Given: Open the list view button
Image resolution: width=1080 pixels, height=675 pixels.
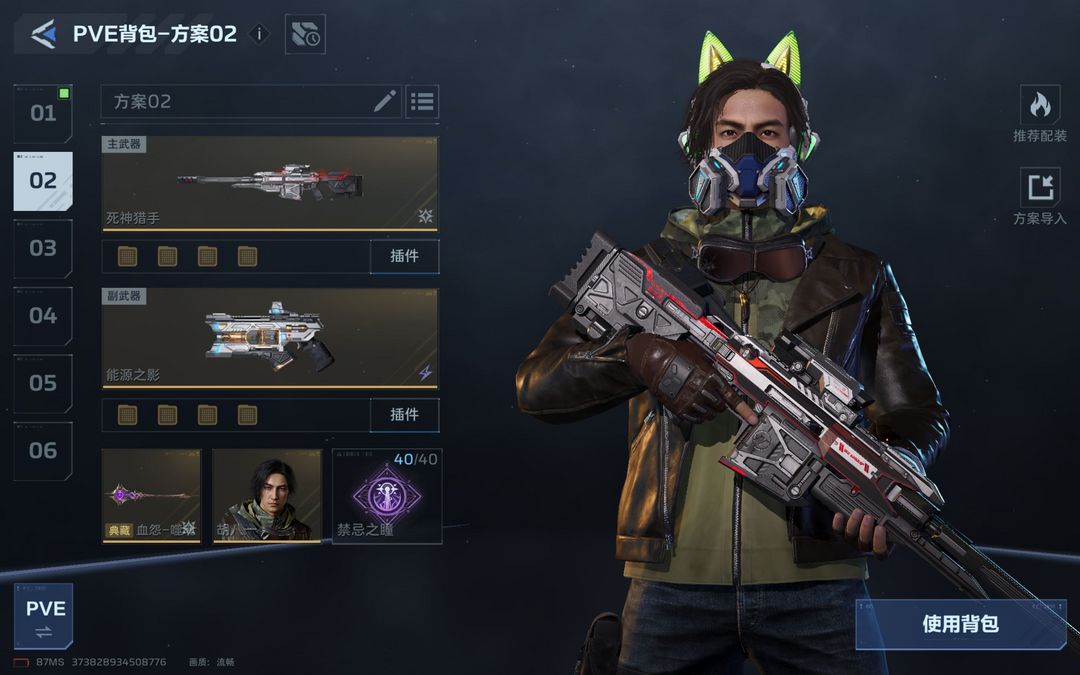Looking at the screenshot, I should tap(422, 101).
